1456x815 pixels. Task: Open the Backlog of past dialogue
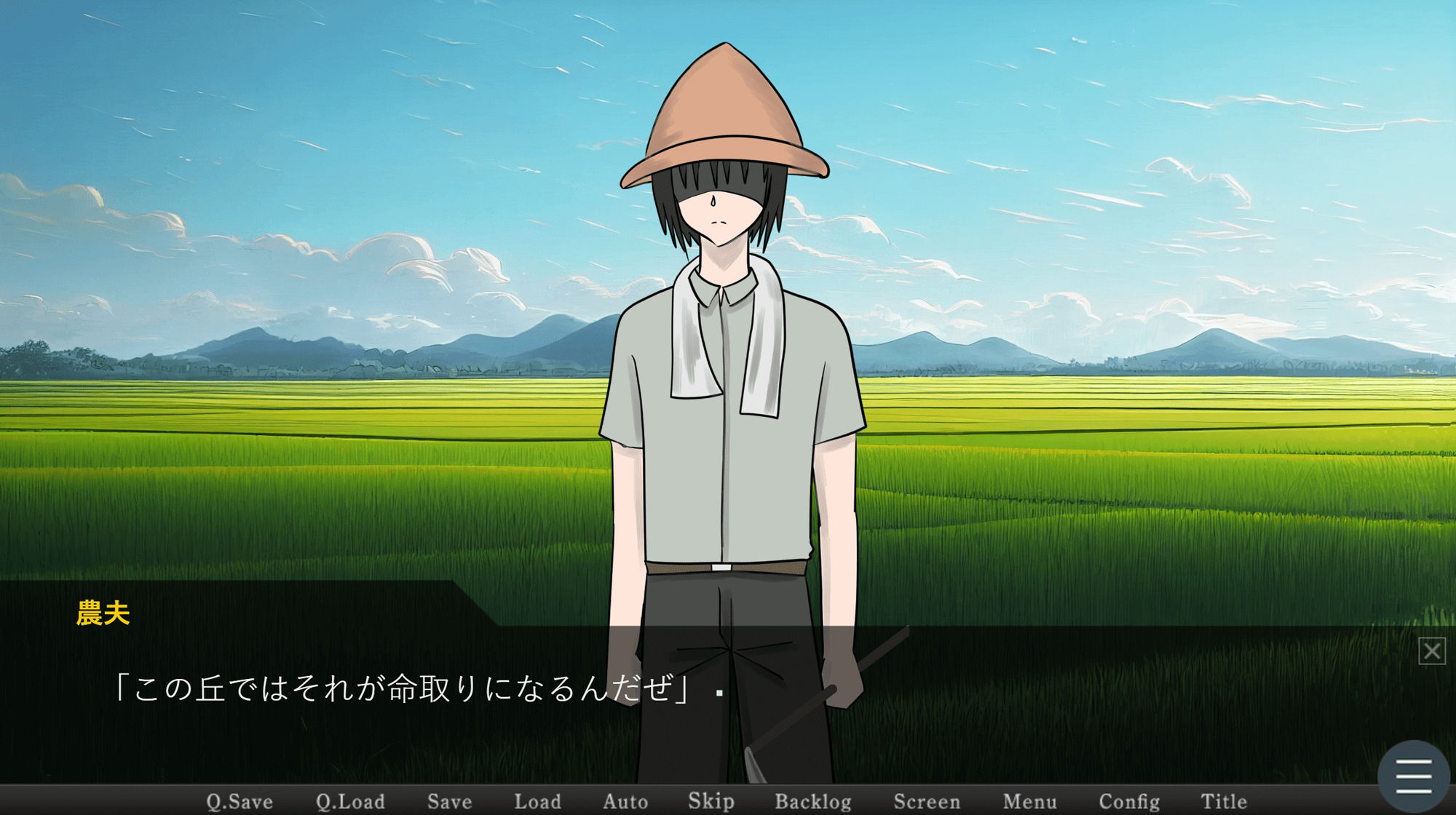pyautogui.click(x=815, y=800)
